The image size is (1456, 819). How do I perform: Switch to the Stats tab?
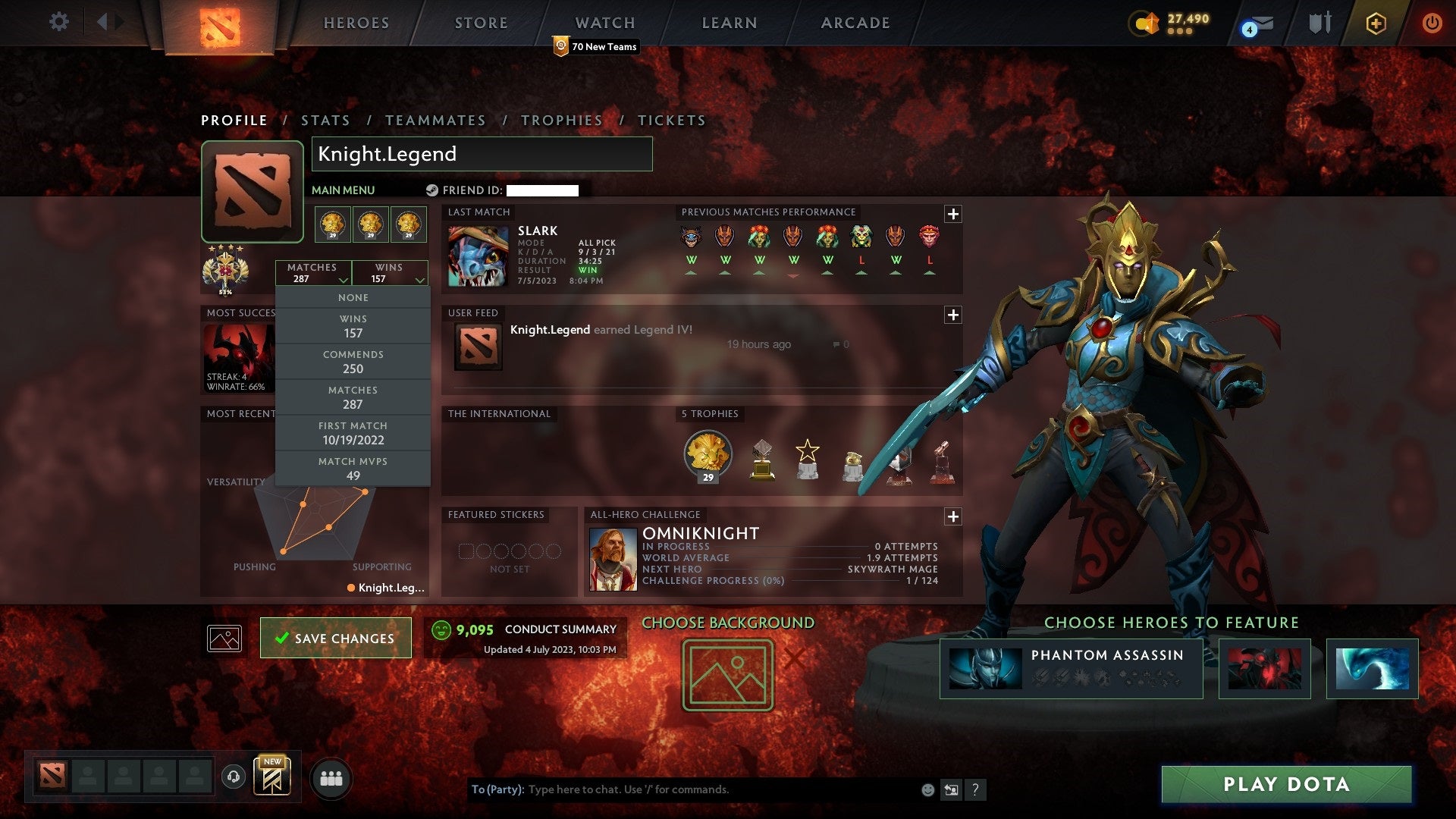(325, 120)
